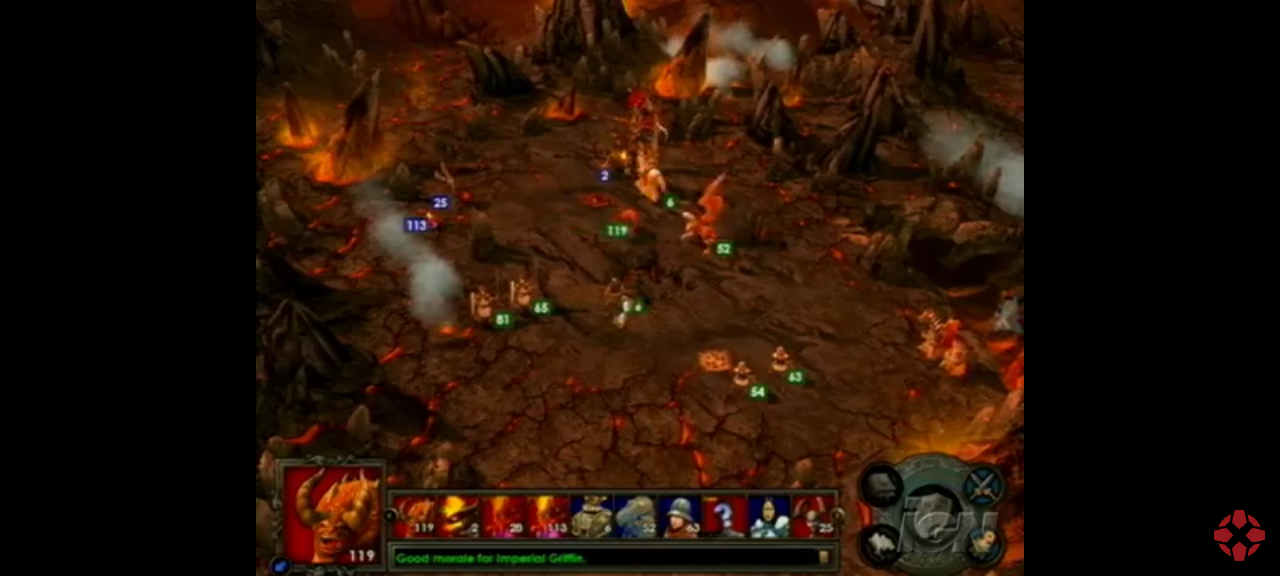Click the top-left dark button on combat wheel
1280x576 pixels.
[x=882, y=486]
